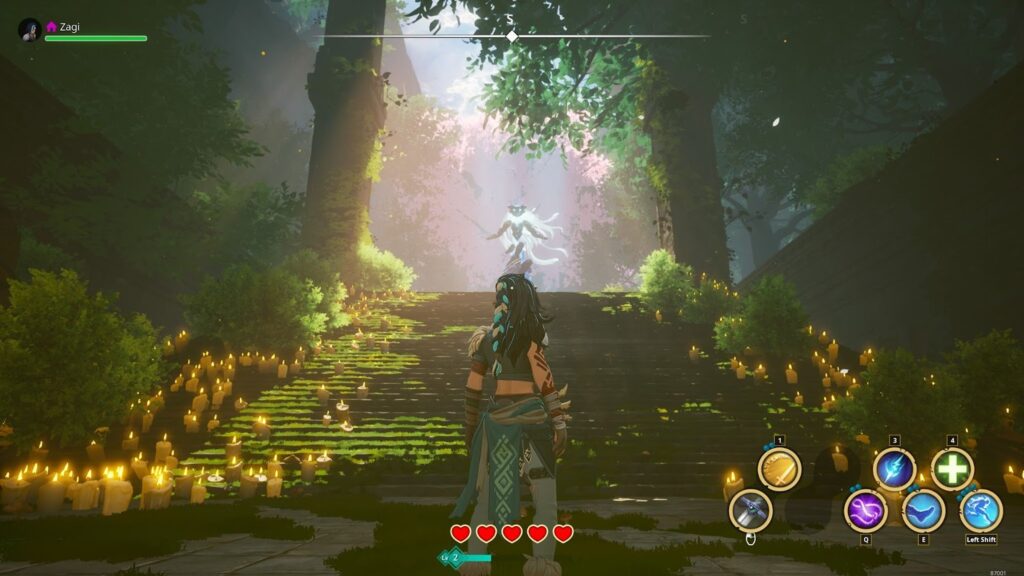Click Zagi's party portrait
The height and width of the screenshot is (576, 1024).
coord(30,30)
